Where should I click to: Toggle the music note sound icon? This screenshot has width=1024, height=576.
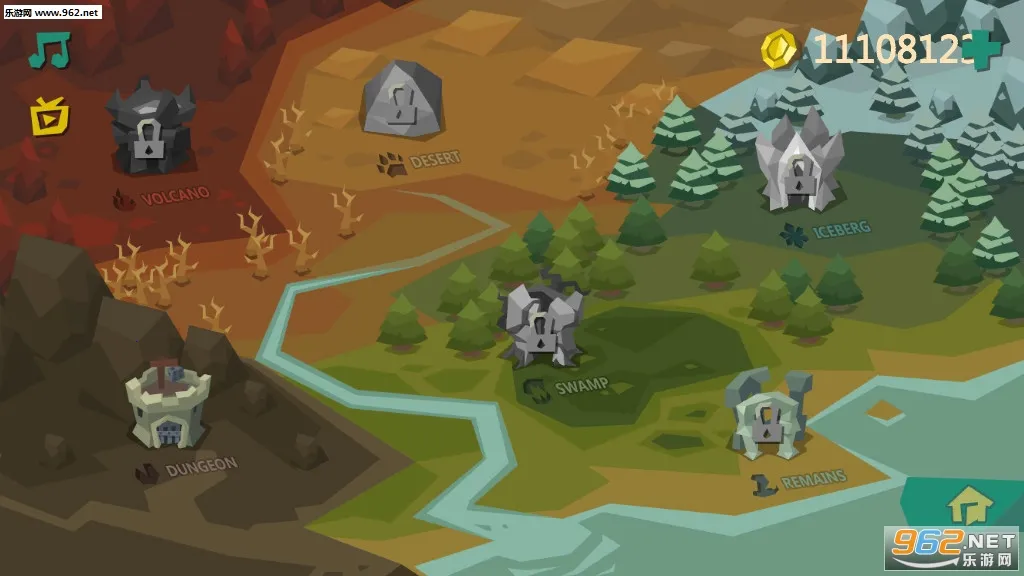(48, 50)
